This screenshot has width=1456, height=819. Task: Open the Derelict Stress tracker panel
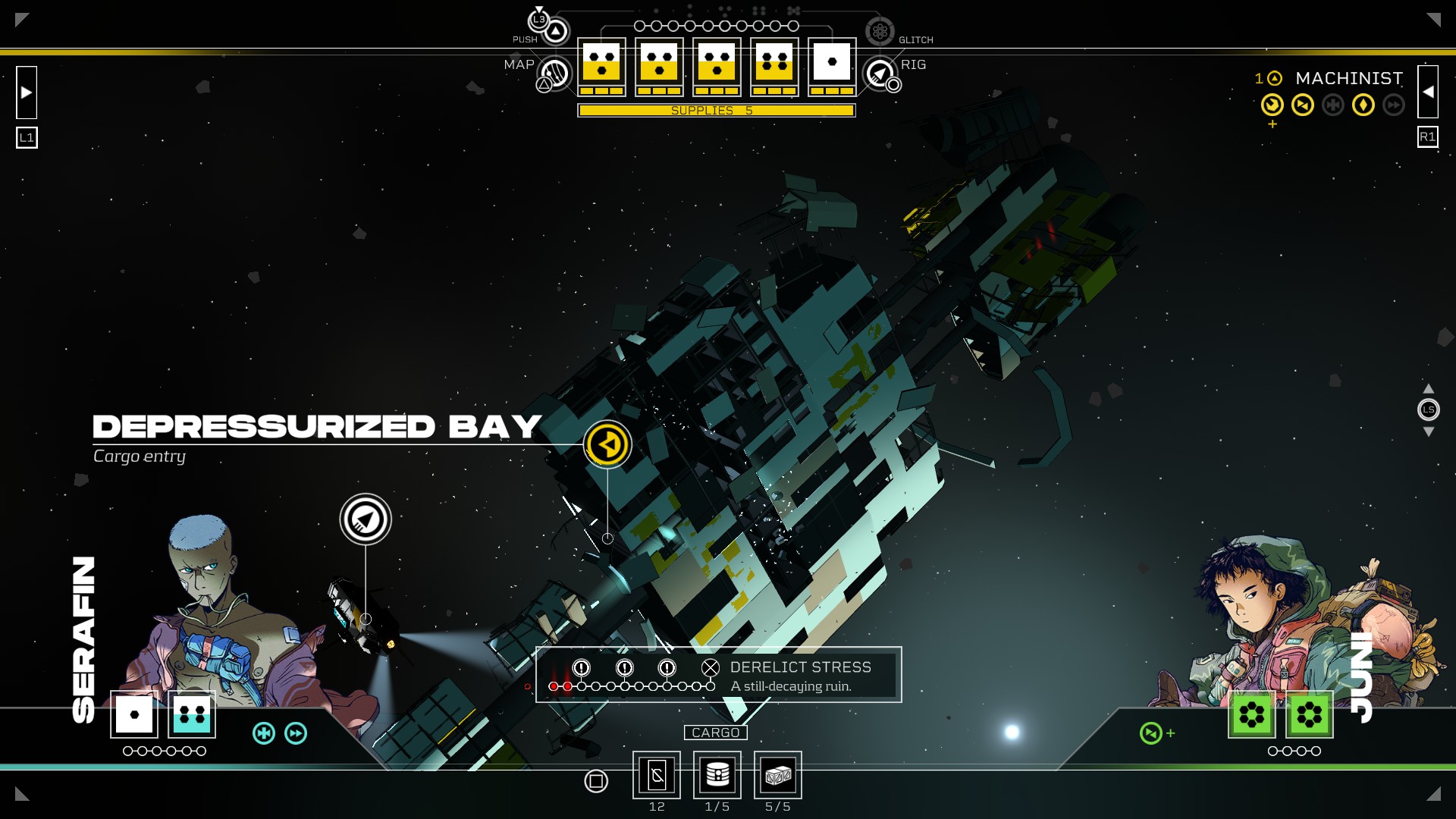pos(718,675)
